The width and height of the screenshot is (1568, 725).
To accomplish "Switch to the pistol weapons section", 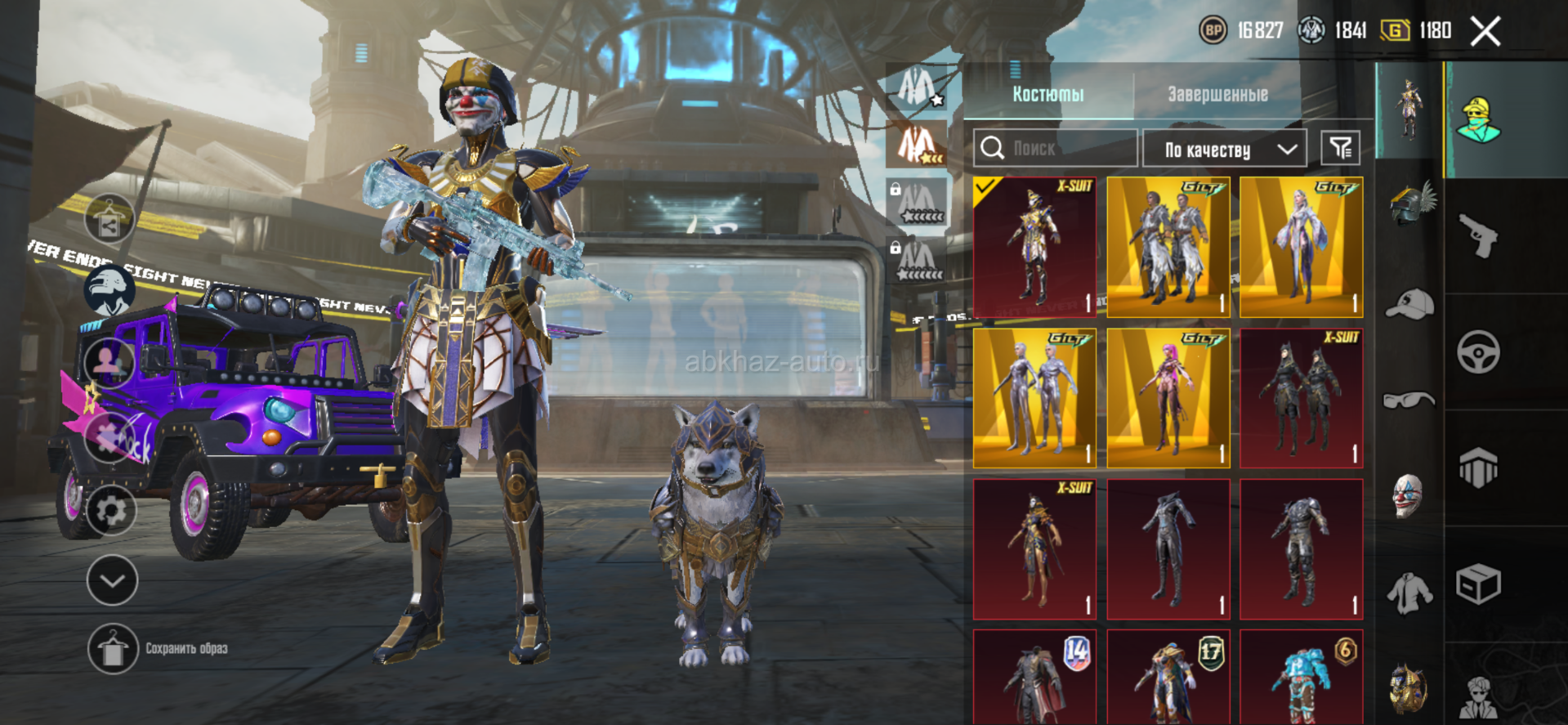I will pos(1478,236).
